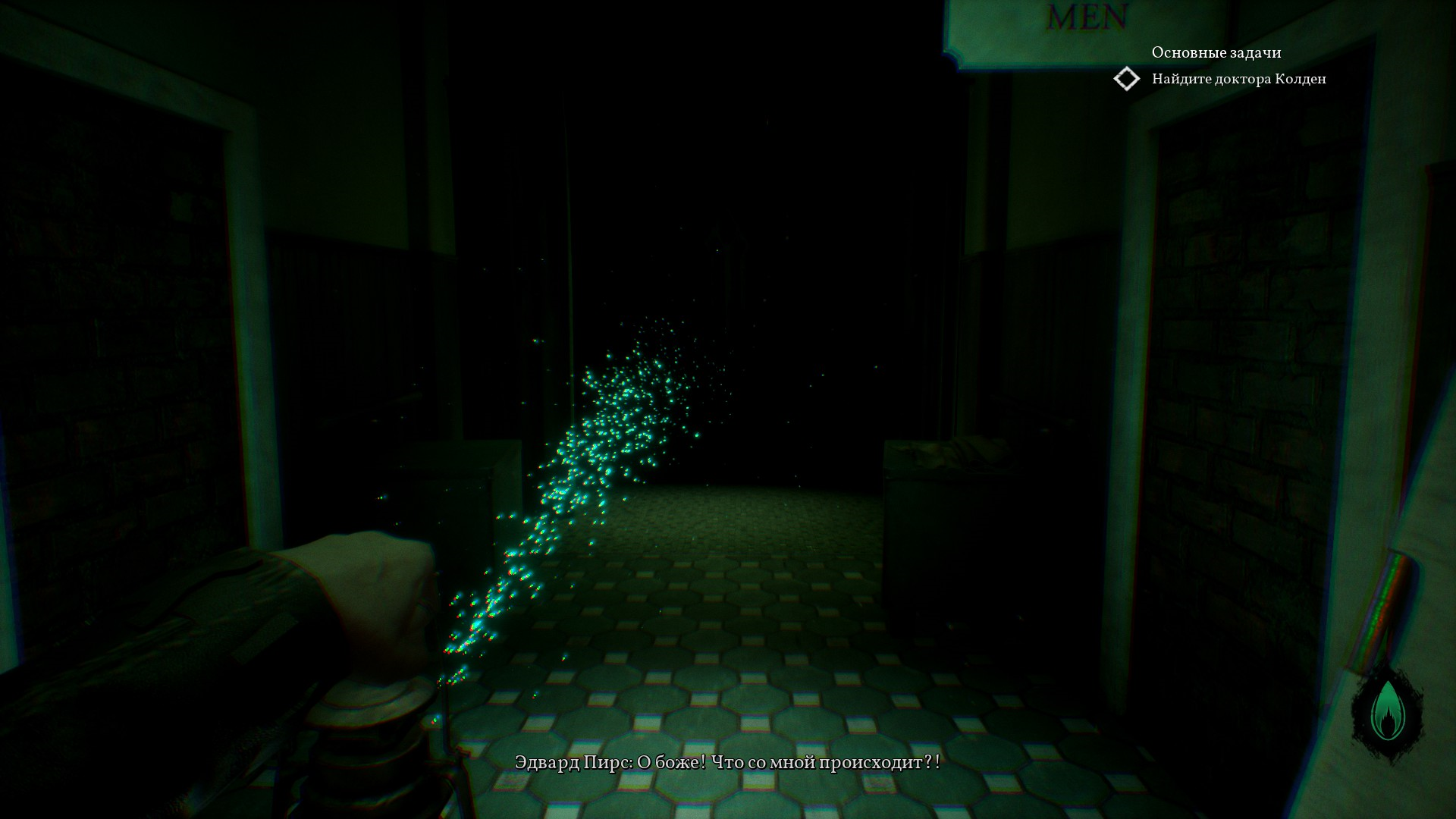Click the diamond objective marker icon
The image size is (1456, 819).
click(x=1127, y=79)
